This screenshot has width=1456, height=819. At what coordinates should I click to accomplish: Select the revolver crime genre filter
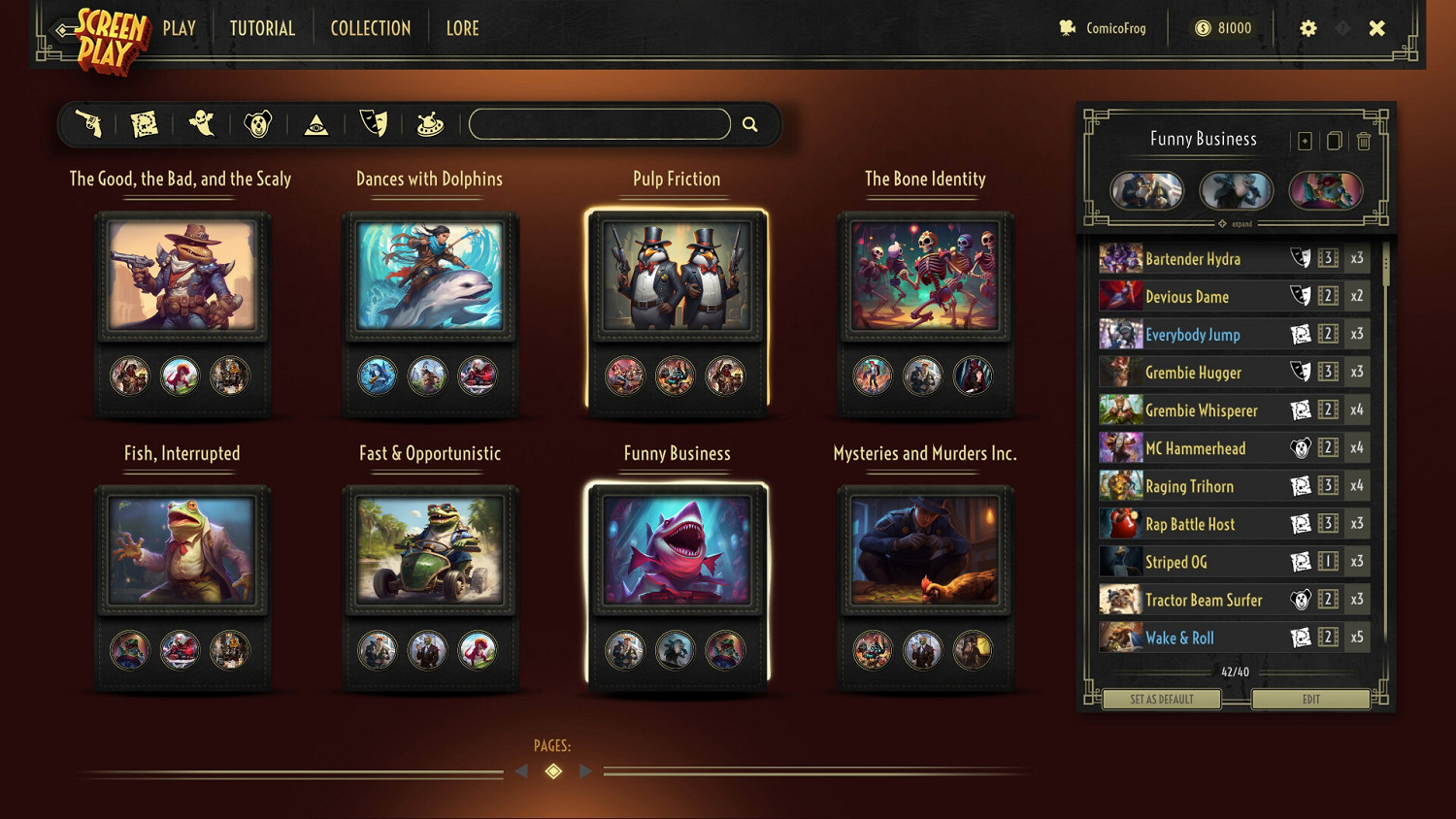pyautogui.click(x=90, y=123)
